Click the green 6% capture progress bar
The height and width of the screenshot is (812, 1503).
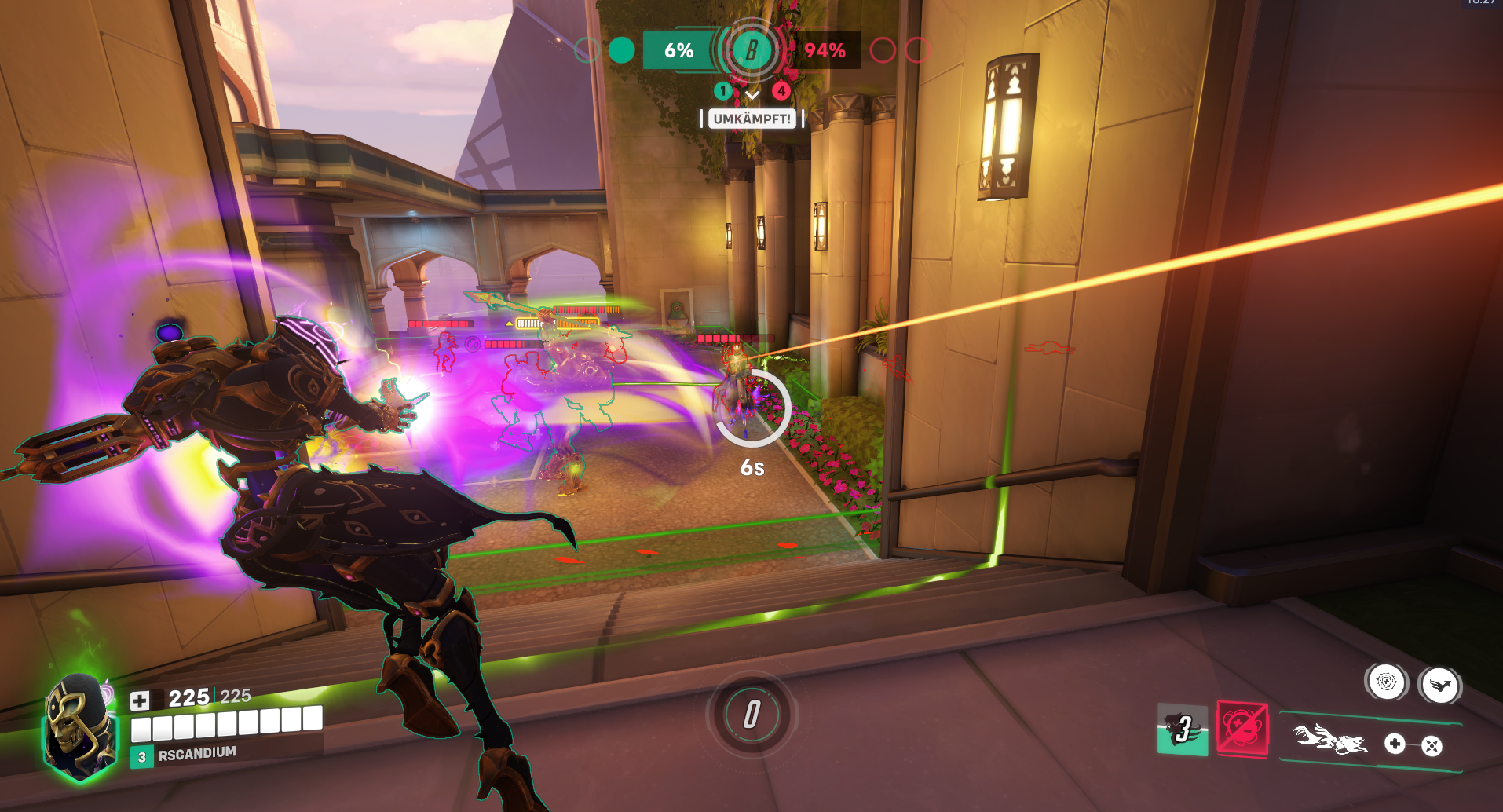tap(677, 50)
